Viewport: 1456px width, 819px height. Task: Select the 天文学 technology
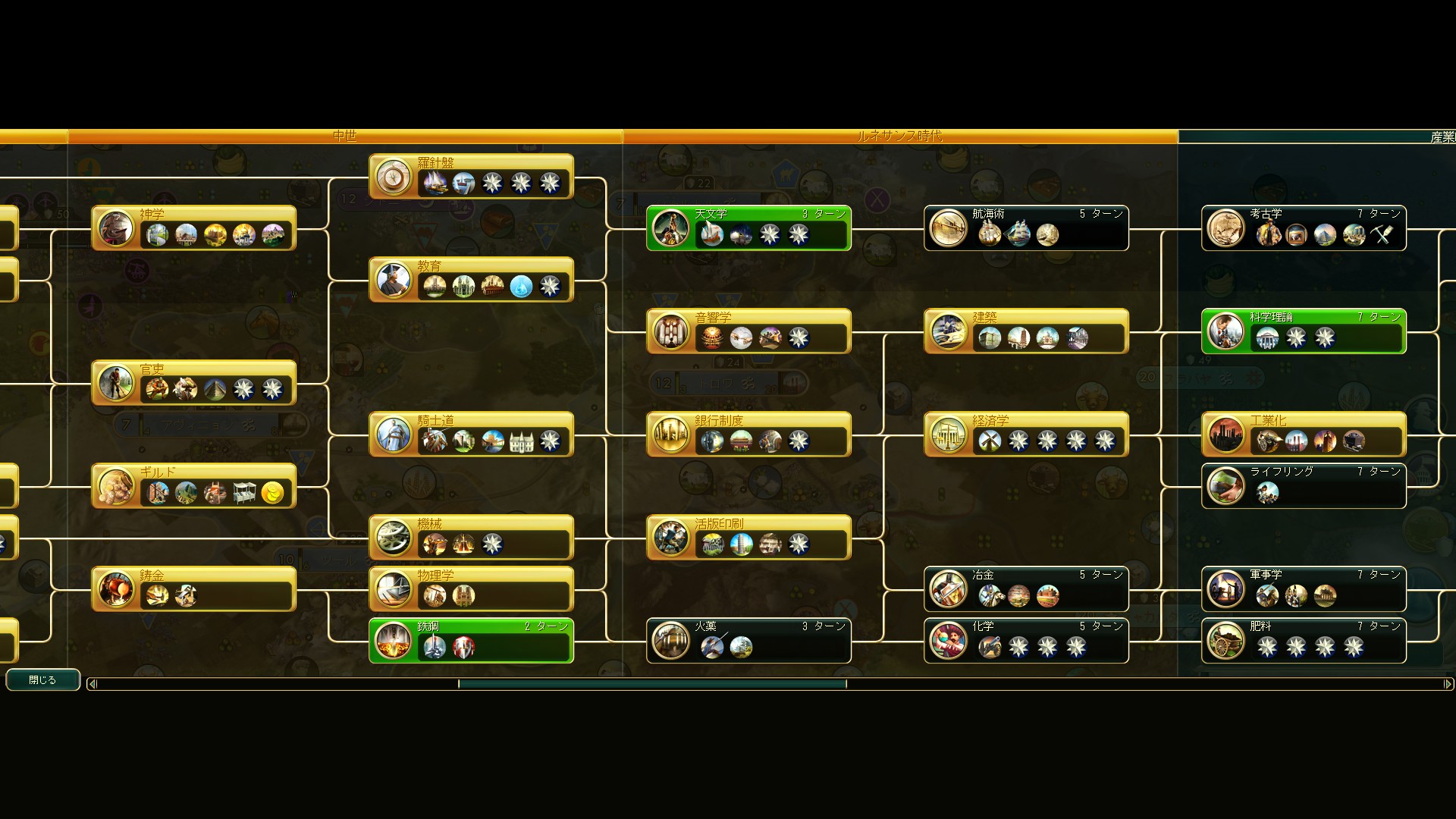coord(748,227)
